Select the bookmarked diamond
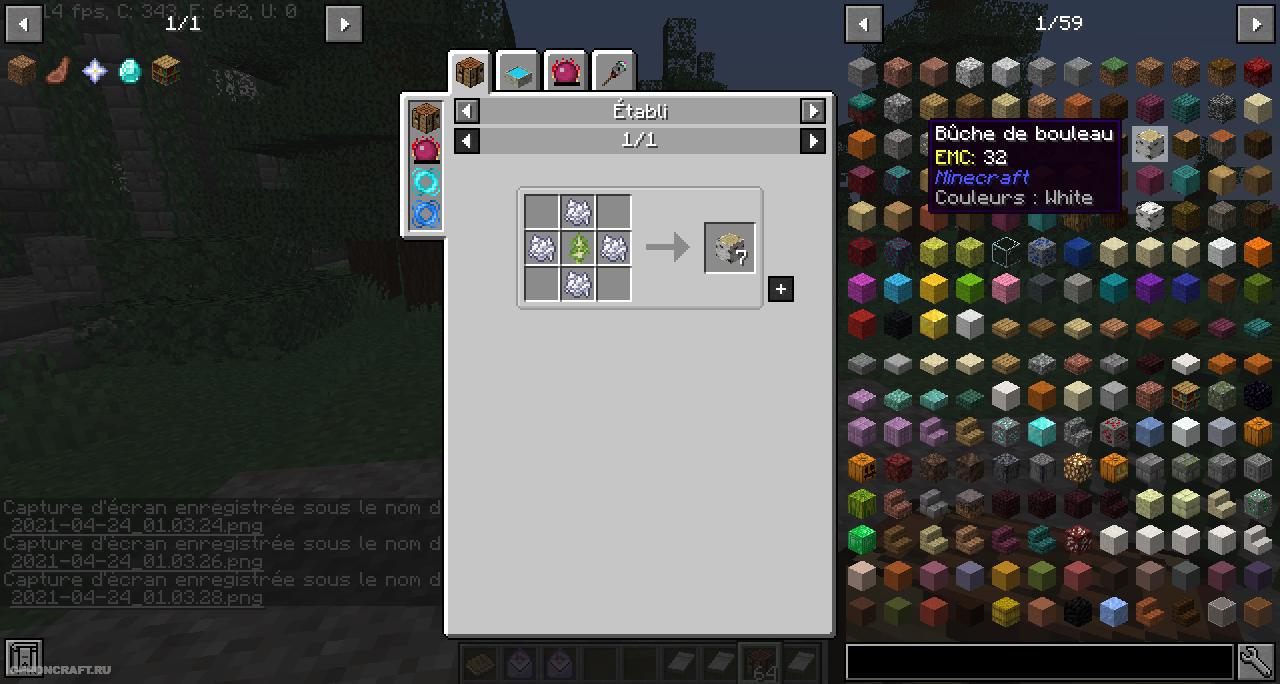Screen dimensions: 1280x684 130,70
